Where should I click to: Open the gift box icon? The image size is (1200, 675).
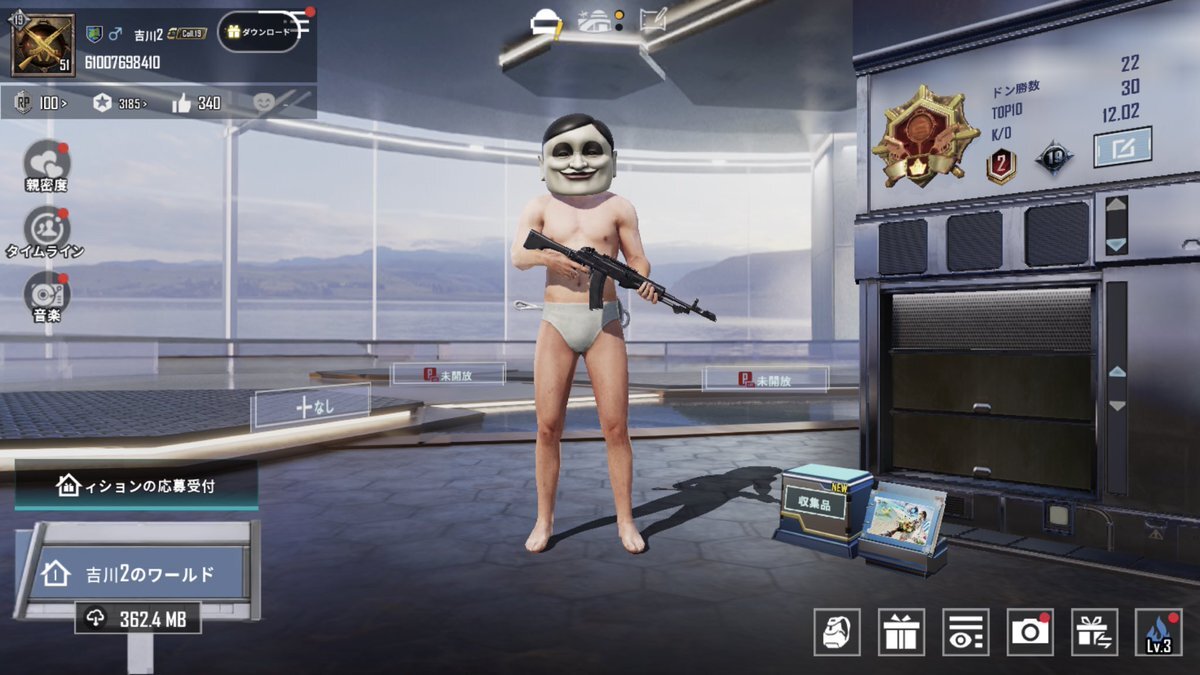tap(901, 632)
